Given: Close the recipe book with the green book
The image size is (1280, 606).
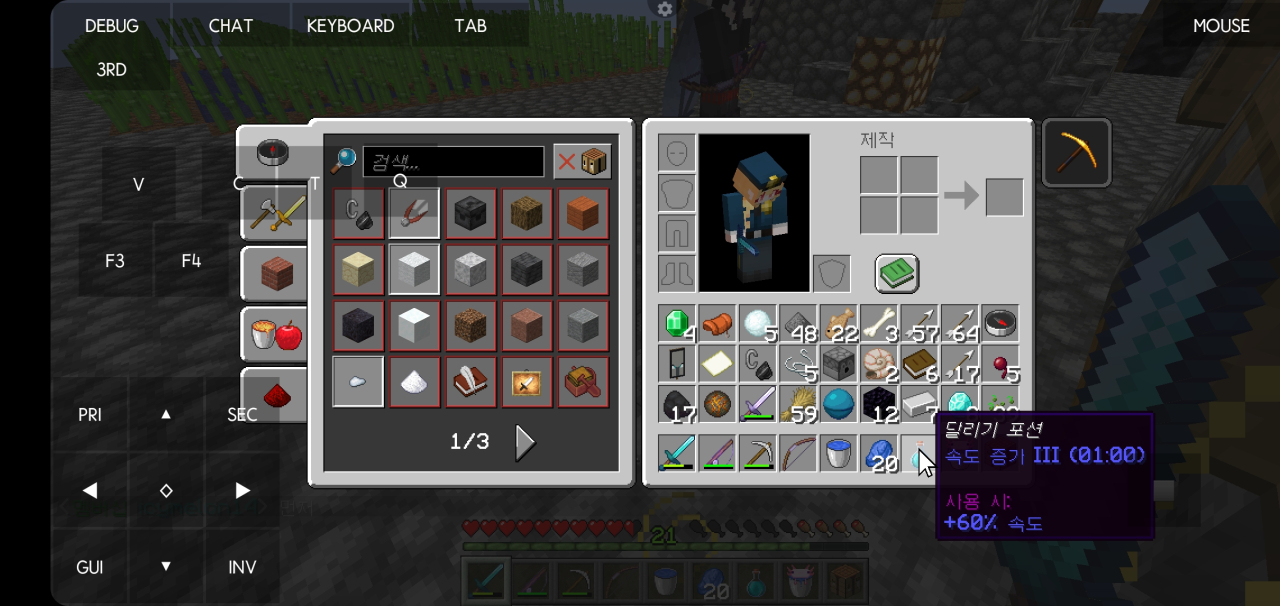Looking at the screenshot, I should pyautogui.click(x=897, y=273).
